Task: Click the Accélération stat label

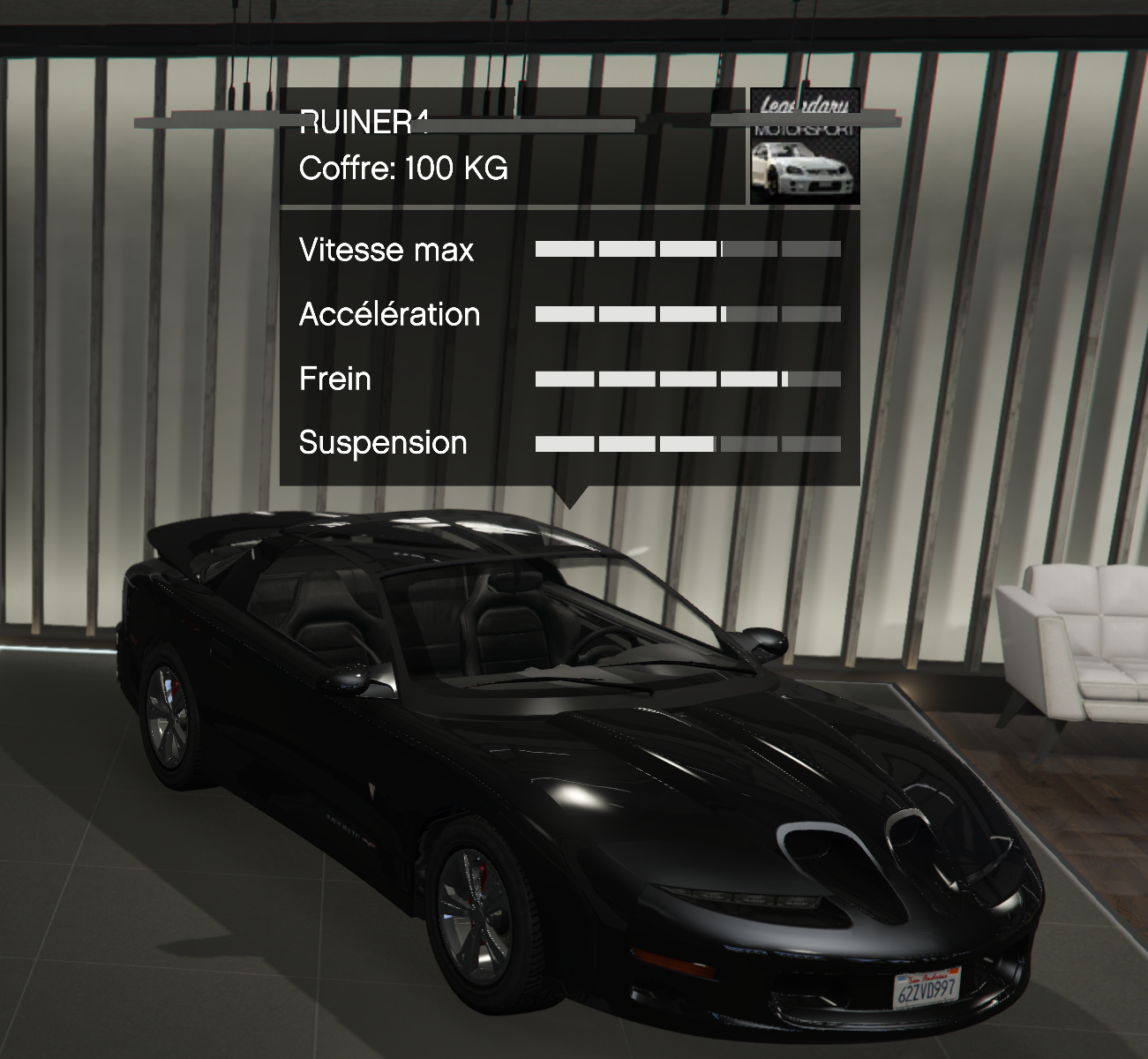Action: (391, 313)
